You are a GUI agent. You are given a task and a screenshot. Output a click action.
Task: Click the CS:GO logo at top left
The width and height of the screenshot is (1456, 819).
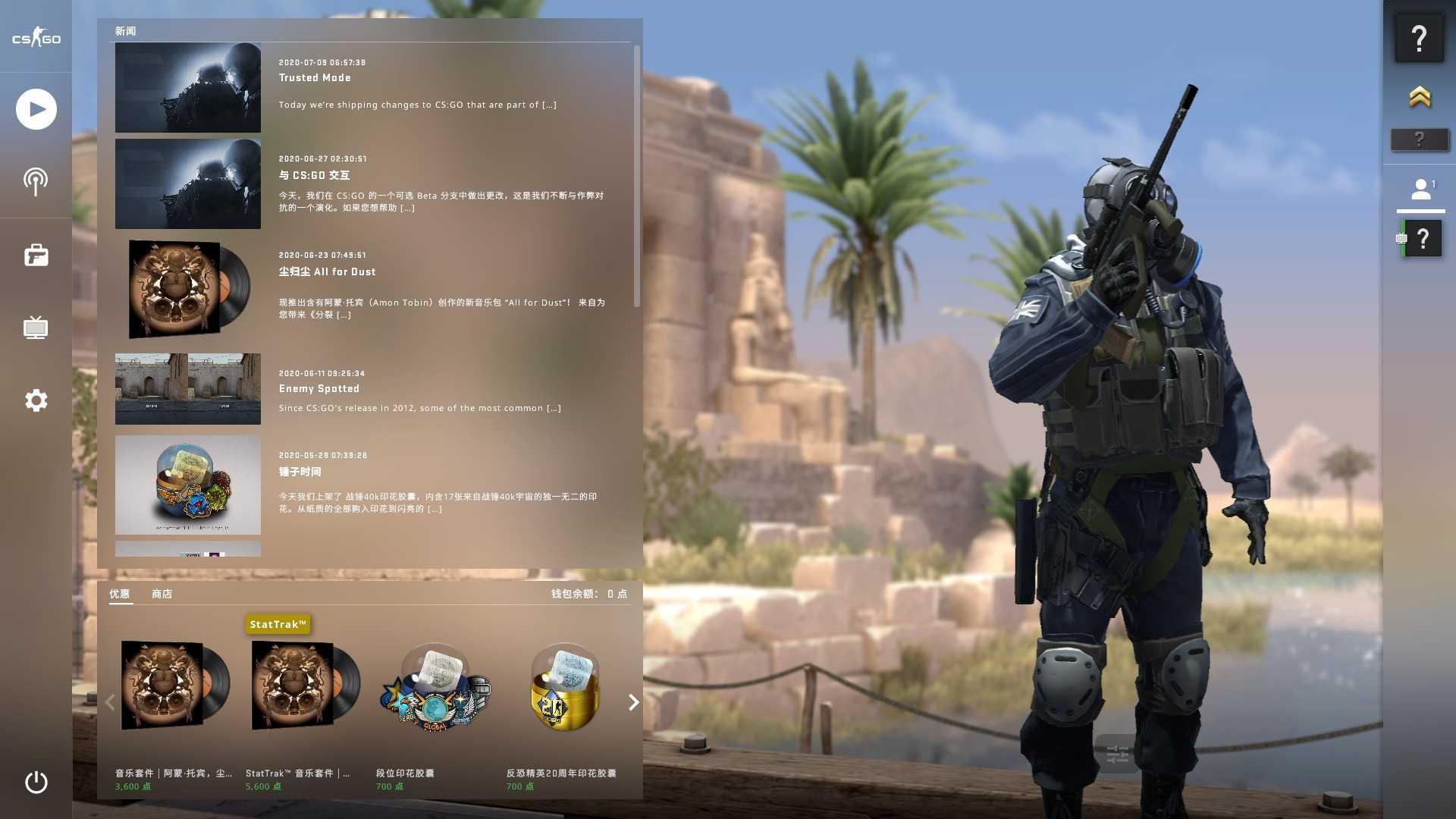(x=36, y=38)
